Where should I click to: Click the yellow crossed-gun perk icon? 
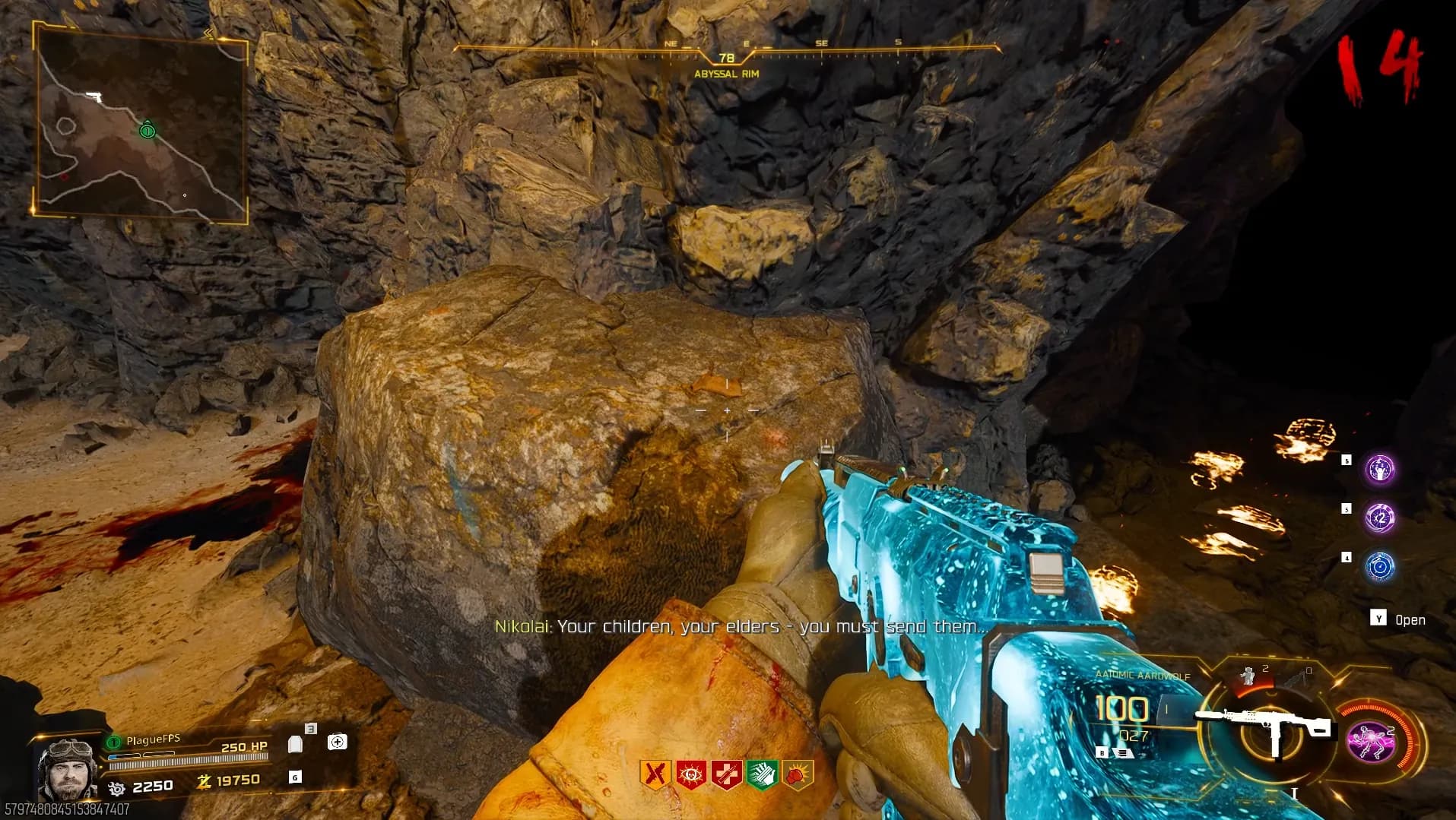(x=655, y=774)
